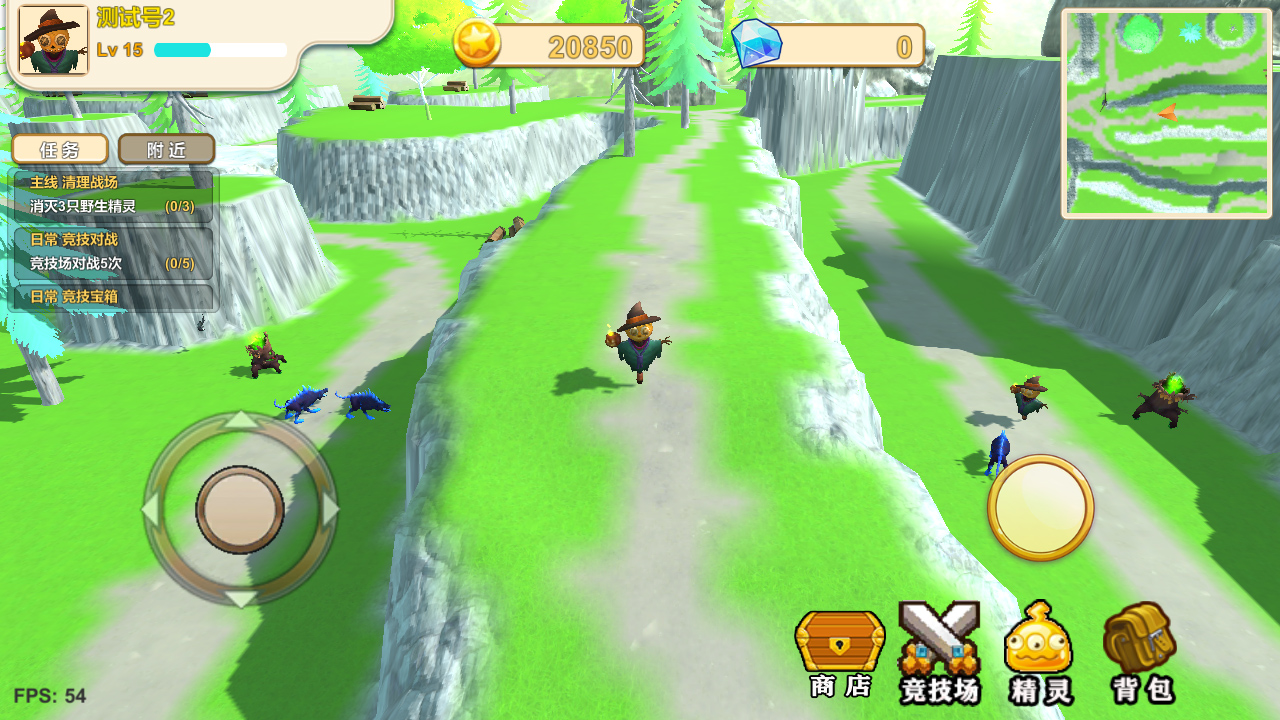Open the 背包 backpack inventory

(1140, 650)
